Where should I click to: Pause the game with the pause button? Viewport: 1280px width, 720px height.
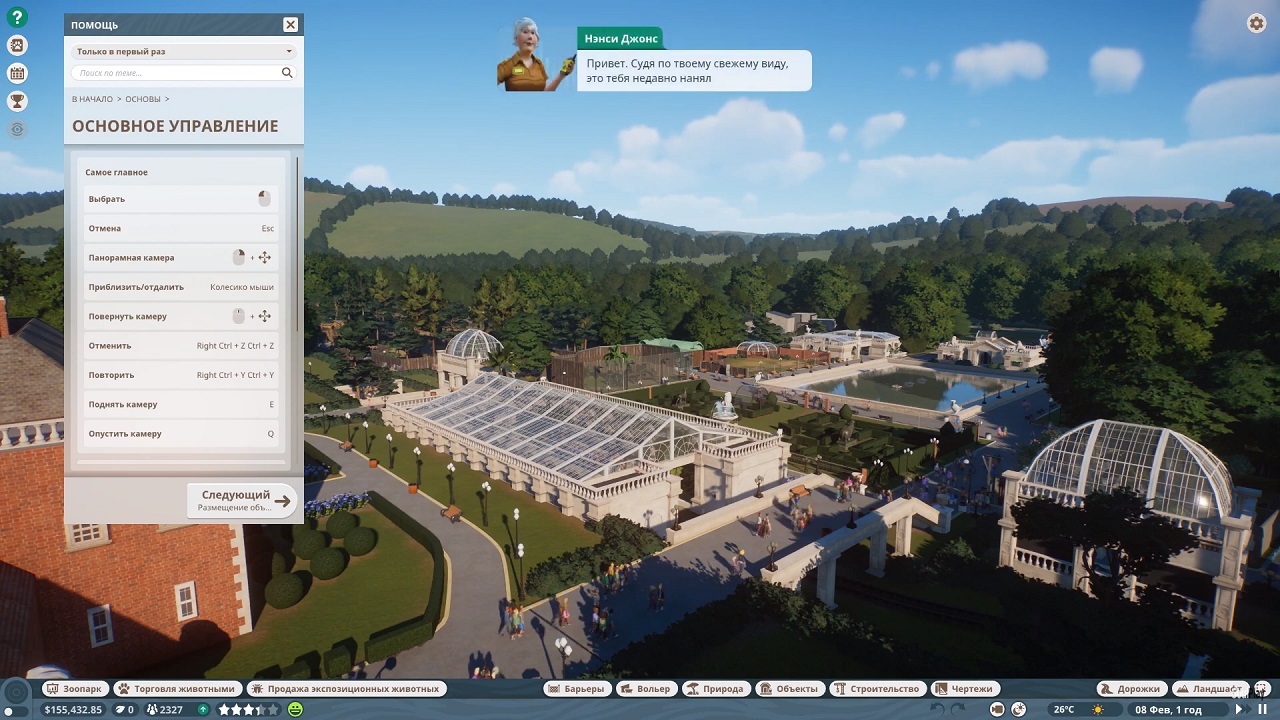coord(1263,709)
